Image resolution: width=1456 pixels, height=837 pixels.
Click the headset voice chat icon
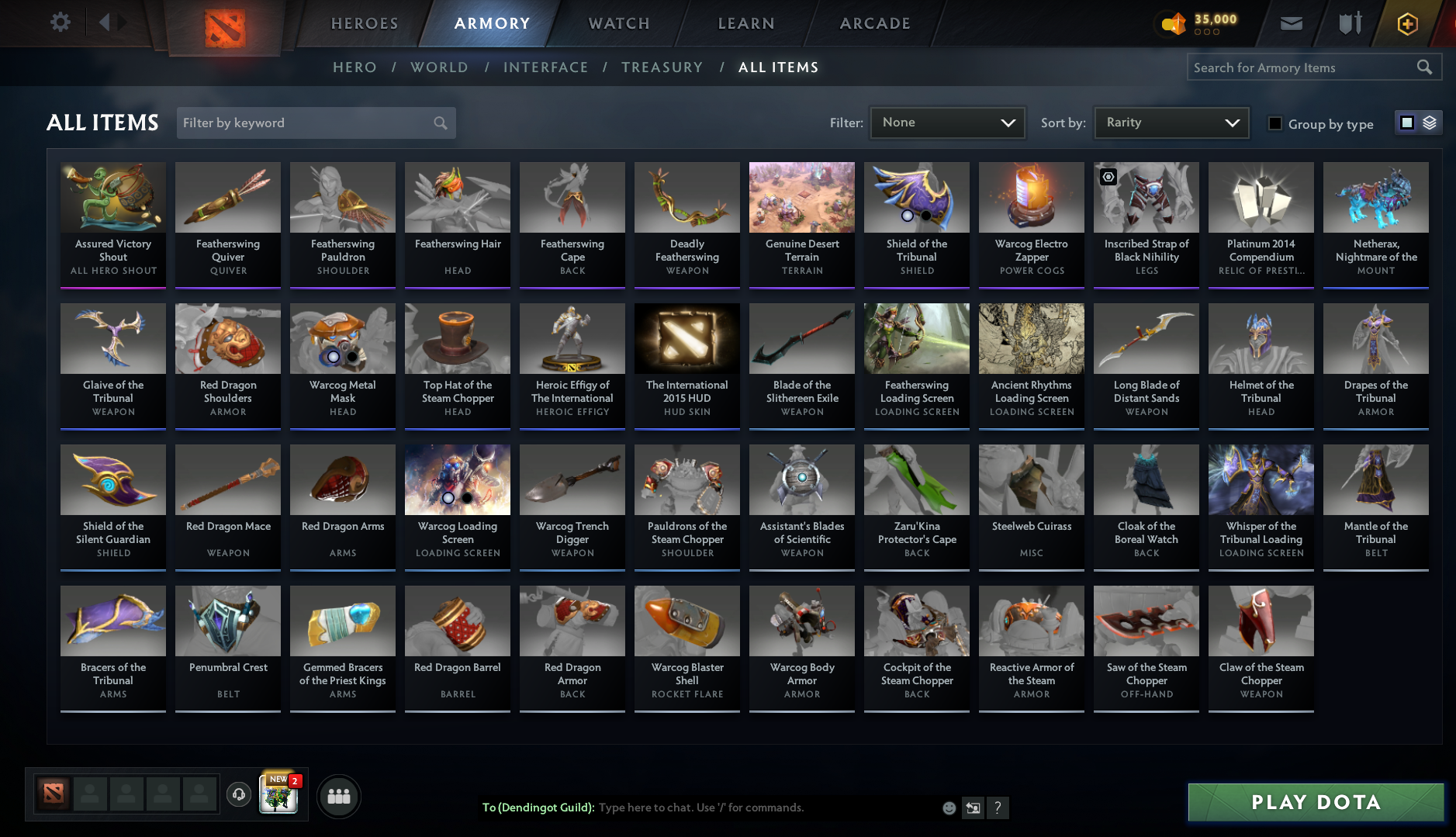tap(239, 794)
